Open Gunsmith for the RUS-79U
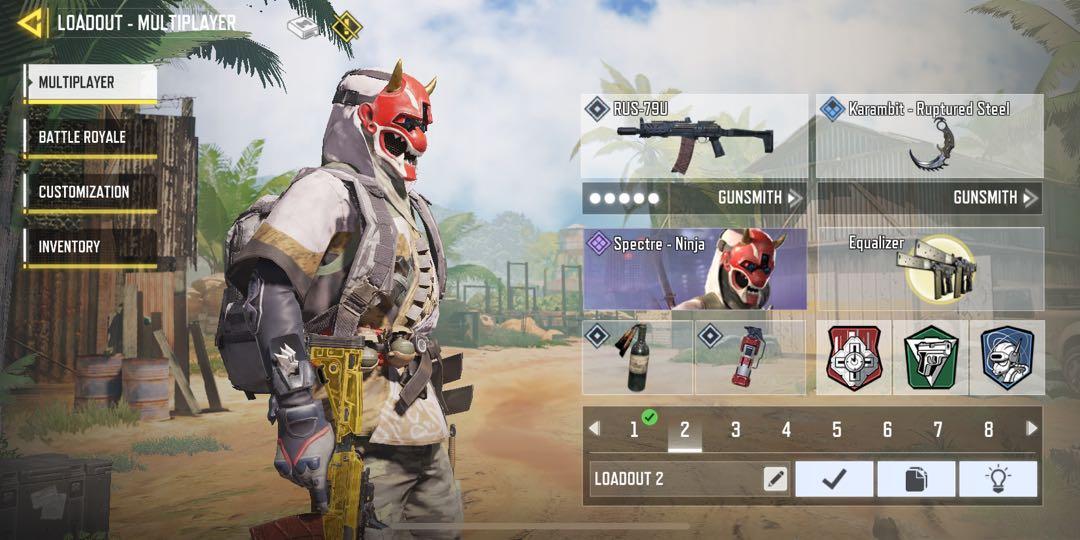 pos(760,198)
